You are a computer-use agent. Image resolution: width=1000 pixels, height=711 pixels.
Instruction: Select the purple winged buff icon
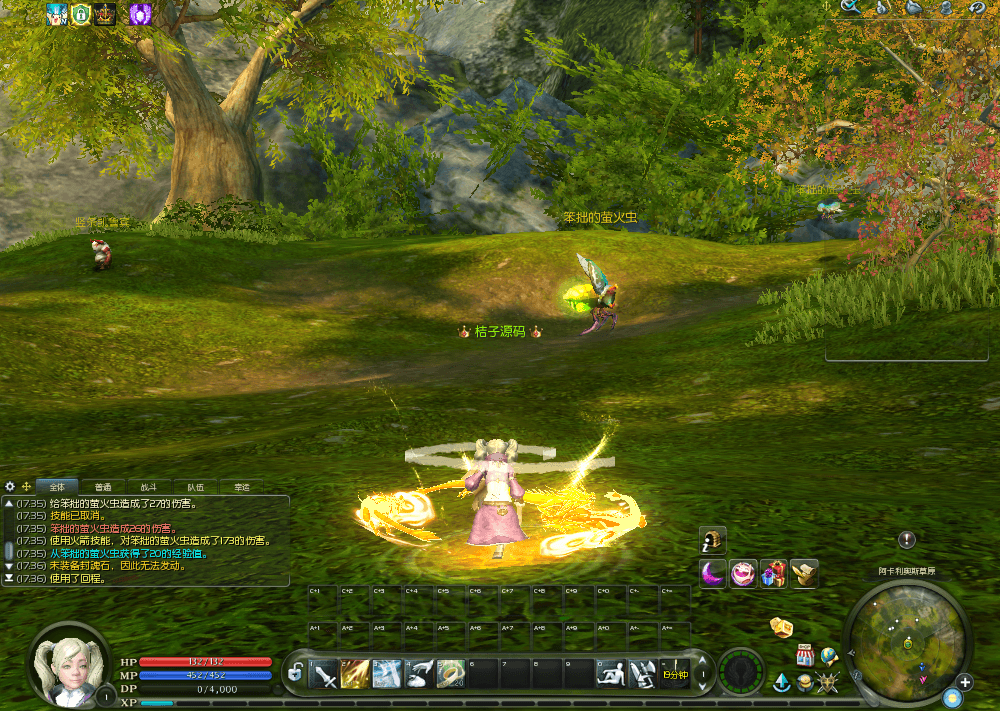tap(141, 13)
